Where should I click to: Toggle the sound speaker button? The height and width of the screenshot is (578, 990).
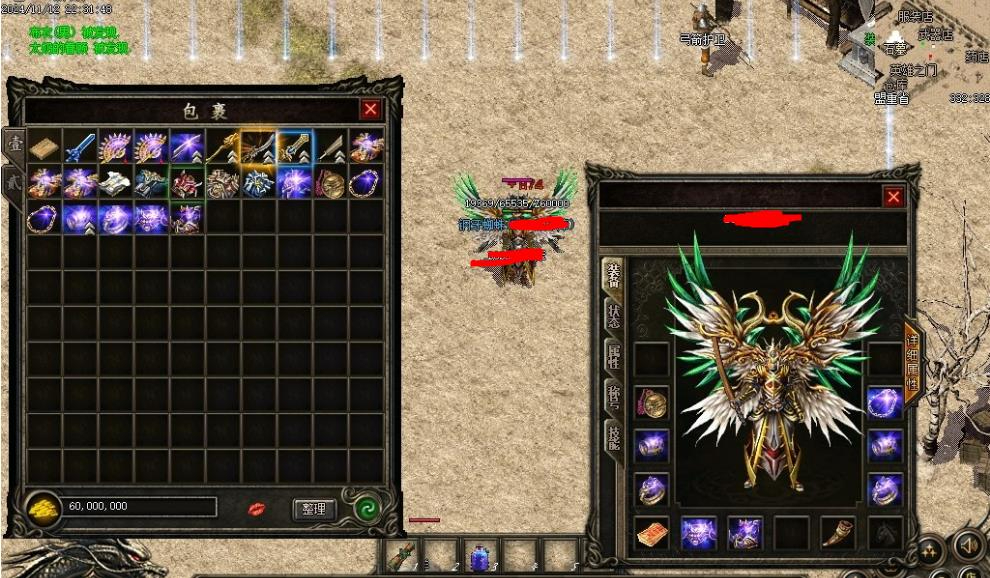pos(966,545)
